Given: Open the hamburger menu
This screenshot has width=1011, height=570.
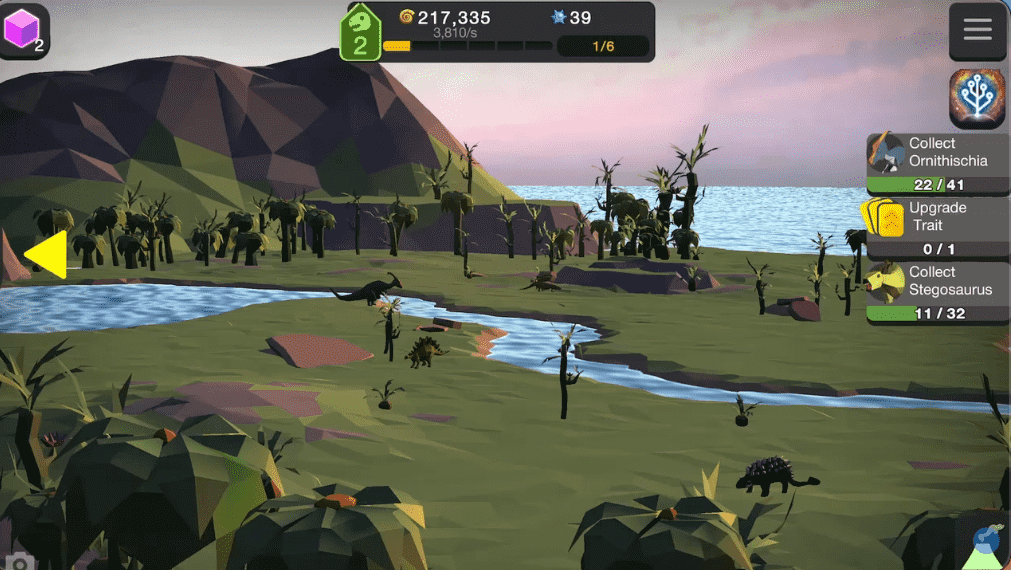Looking at the screenshot, I should 977,30.
